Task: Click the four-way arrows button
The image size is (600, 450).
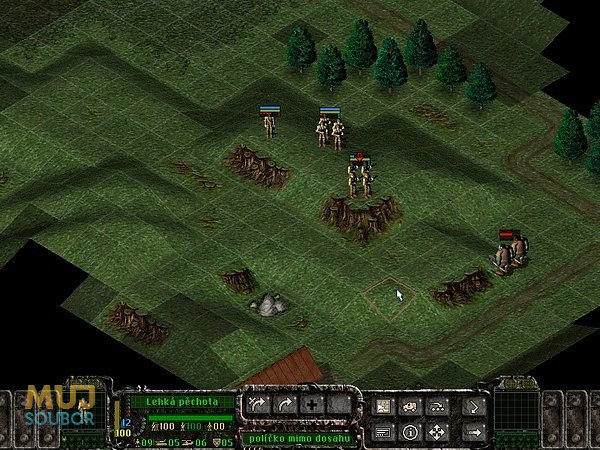Action: (436, 433)
